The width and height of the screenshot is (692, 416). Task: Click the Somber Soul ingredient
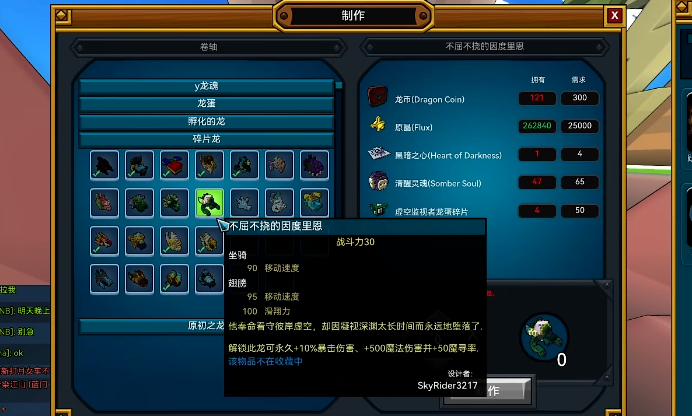click(378, 181)
